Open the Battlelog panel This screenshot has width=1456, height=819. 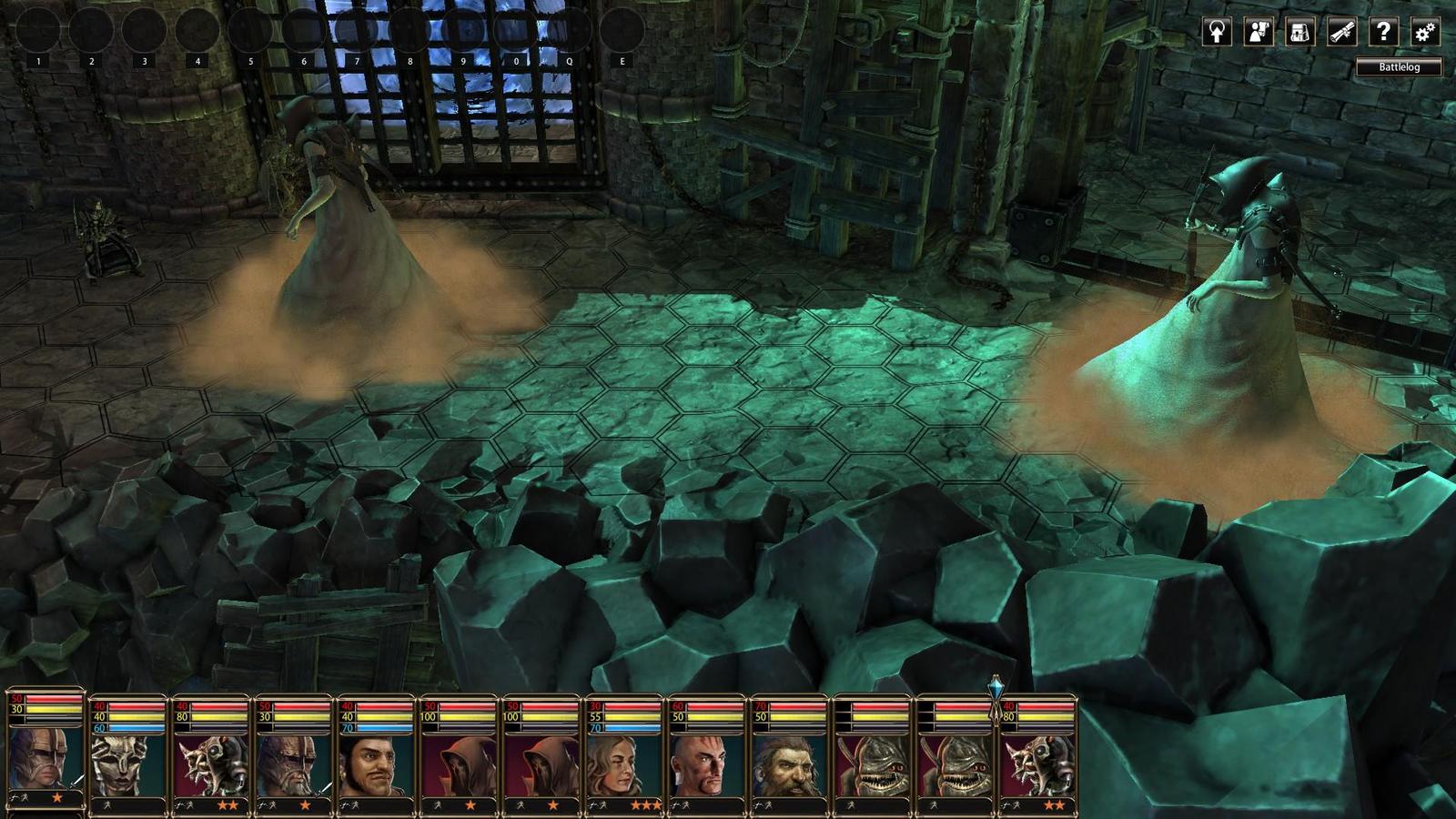(1399, 66)
